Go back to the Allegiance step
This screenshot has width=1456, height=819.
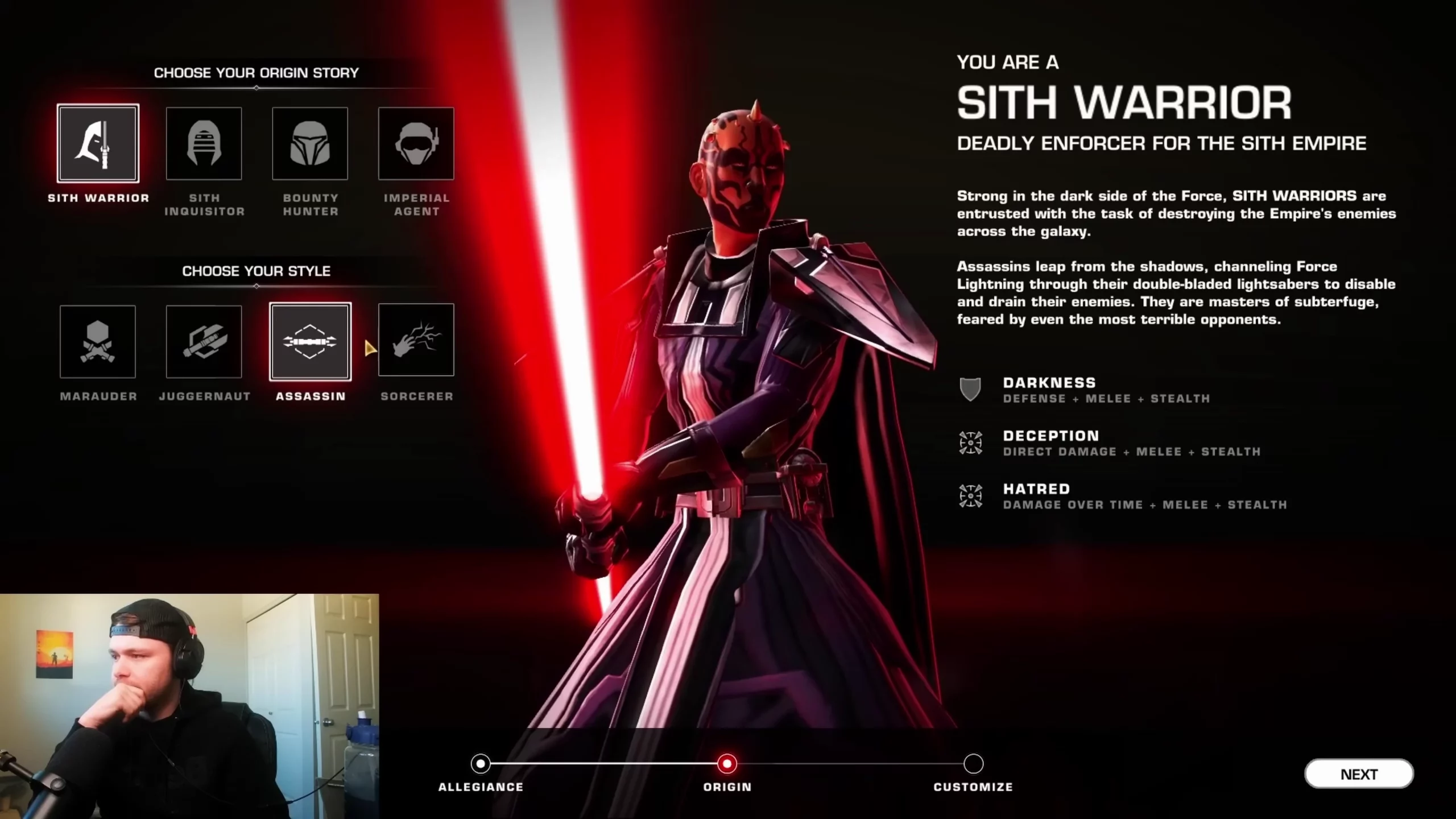pyautogui.click(x=481, y=764)
